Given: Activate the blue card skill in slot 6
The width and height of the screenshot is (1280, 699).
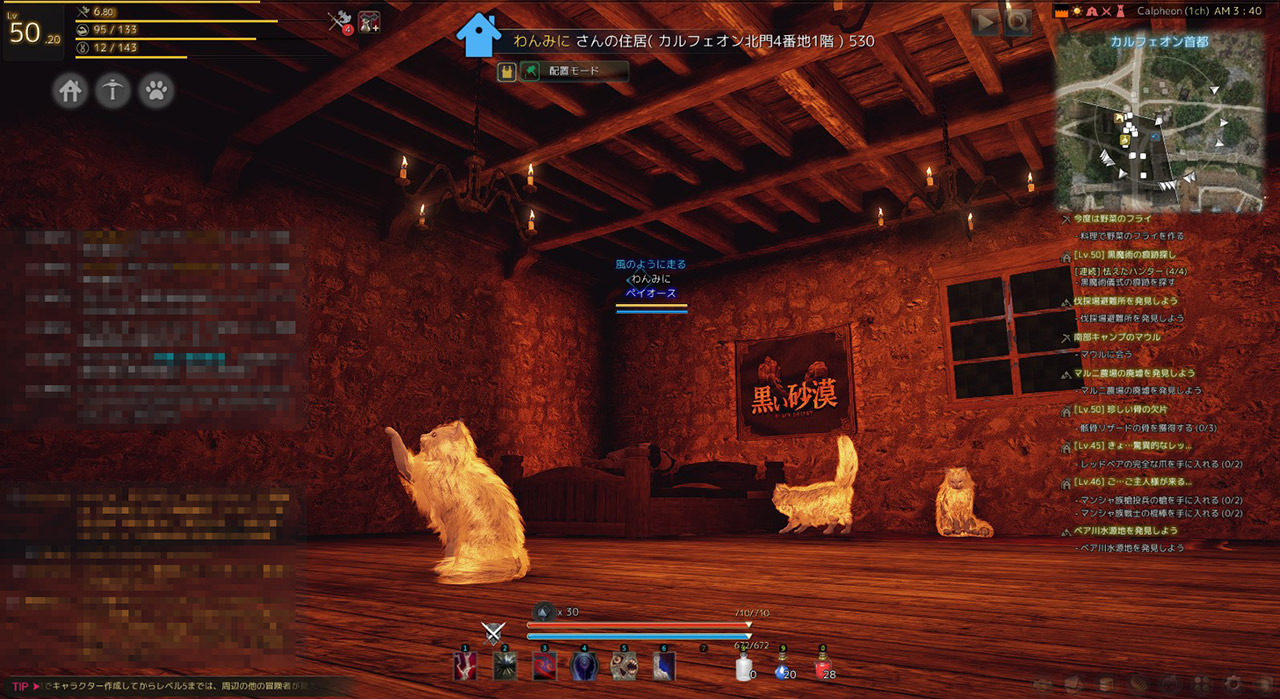Looking at the screenshot, I should tap(664, 666).
